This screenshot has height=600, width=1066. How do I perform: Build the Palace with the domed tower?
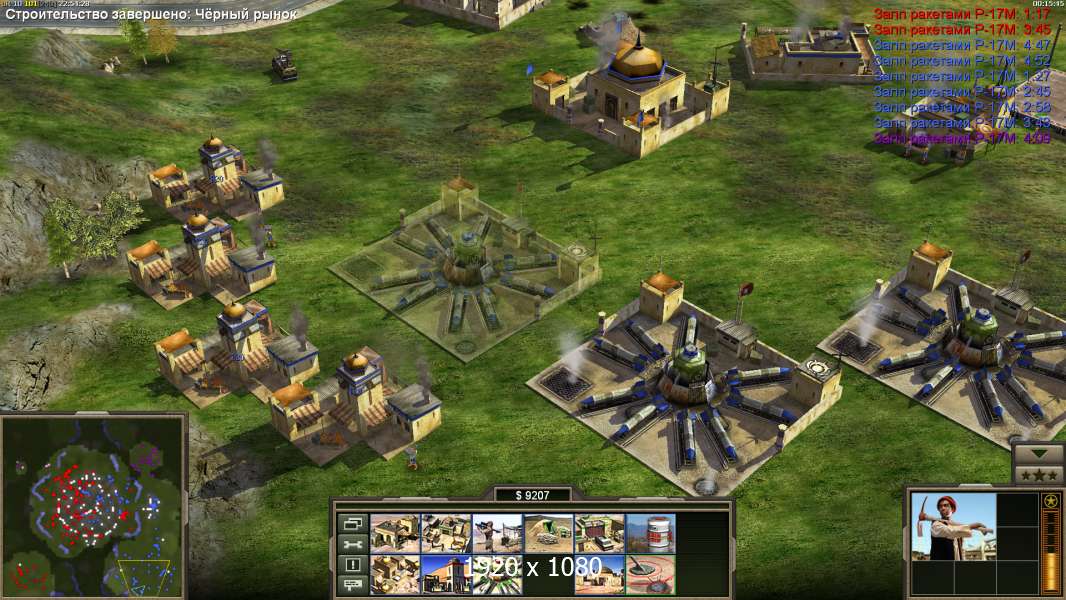[445, 574]
